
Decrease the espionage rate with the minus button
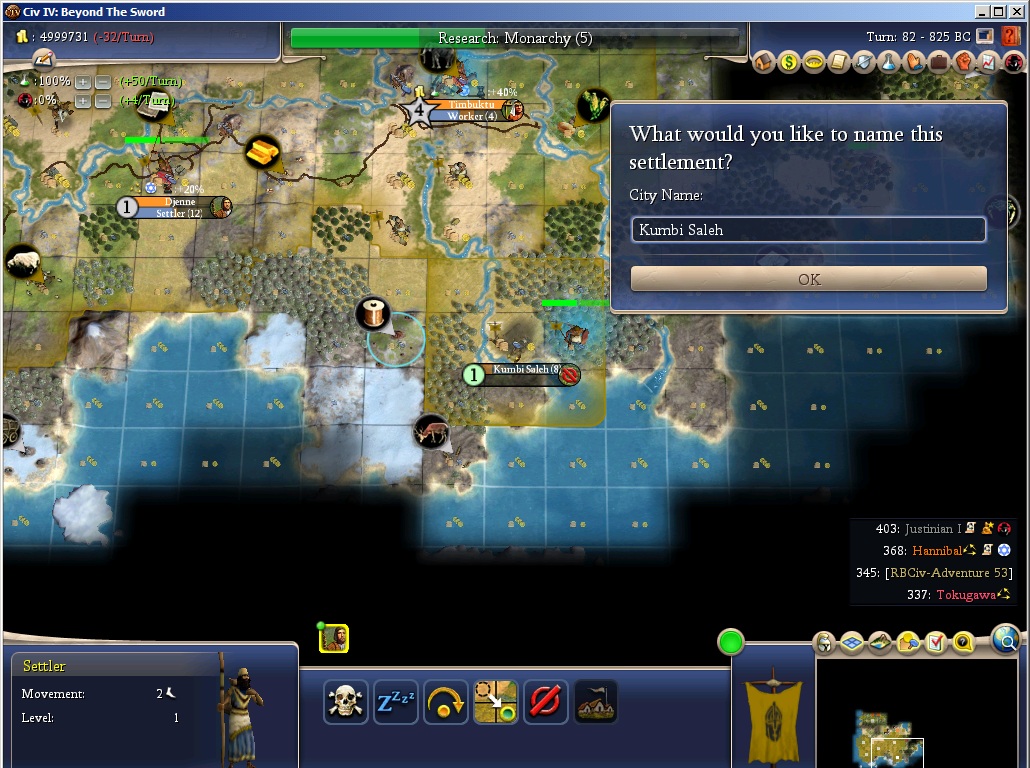[102, 101]
